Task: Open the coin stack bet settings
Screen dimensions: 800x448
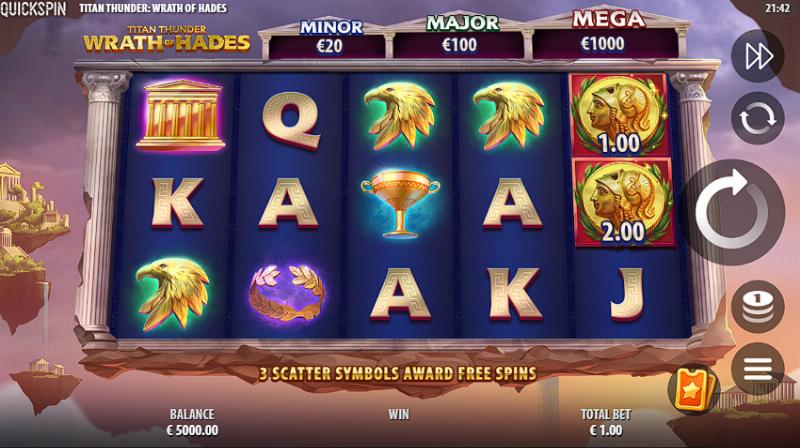Action: (x=757, y=305)
